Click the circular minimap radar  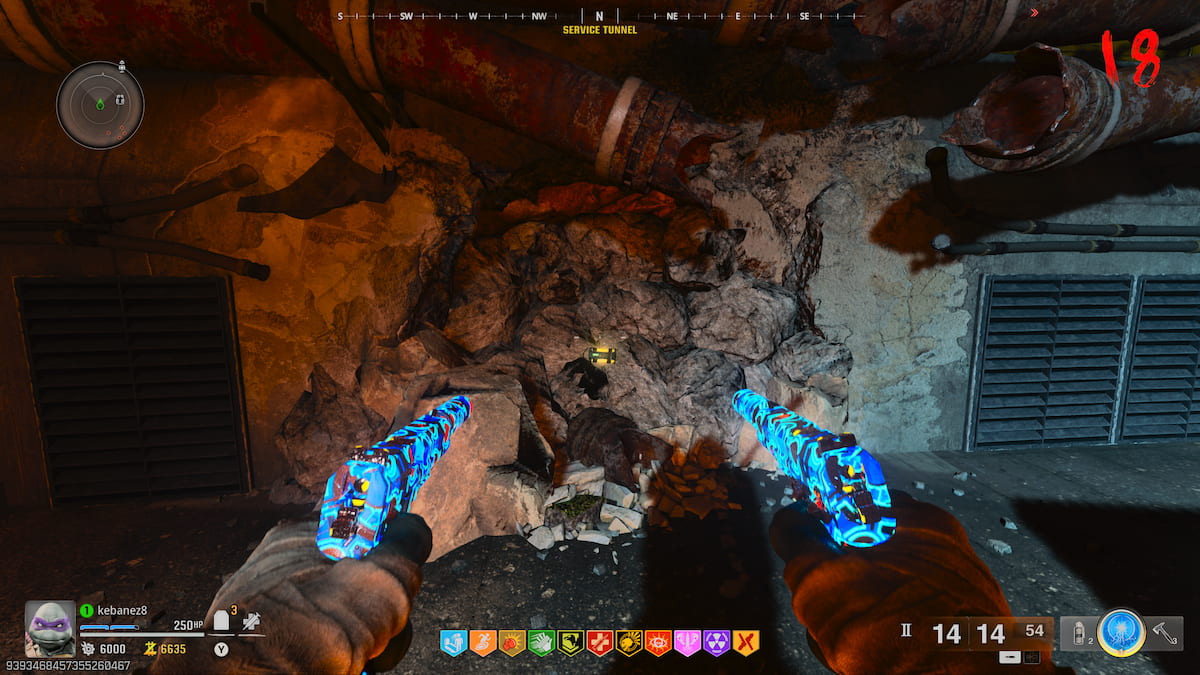tap(100, 105)
